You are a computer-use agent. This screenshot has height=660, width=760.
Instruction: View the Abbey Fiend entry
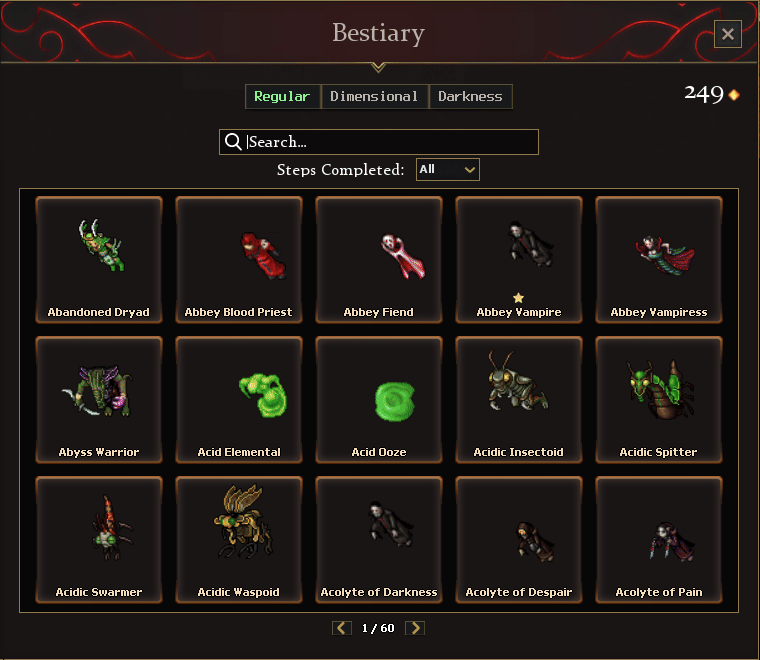[x=379, y=259]
